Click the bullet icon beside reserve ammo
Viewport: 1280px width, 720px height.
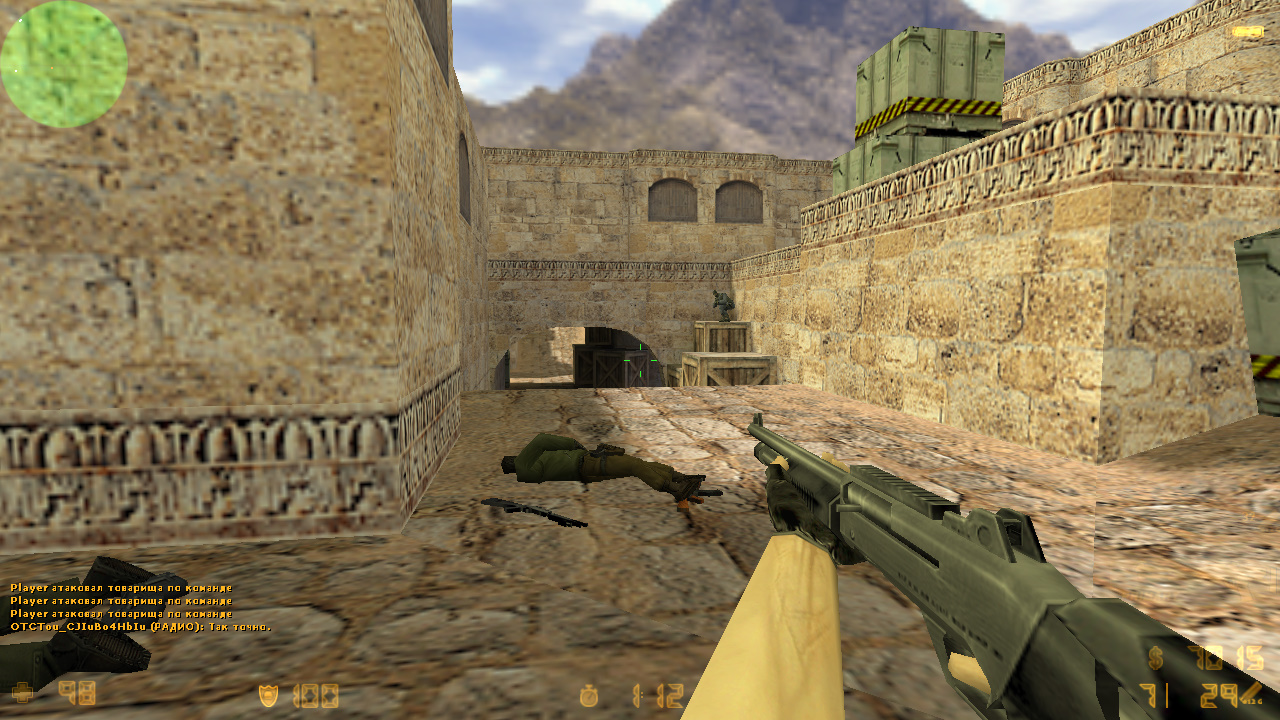pyautogui.click(x=1250, y=692)
